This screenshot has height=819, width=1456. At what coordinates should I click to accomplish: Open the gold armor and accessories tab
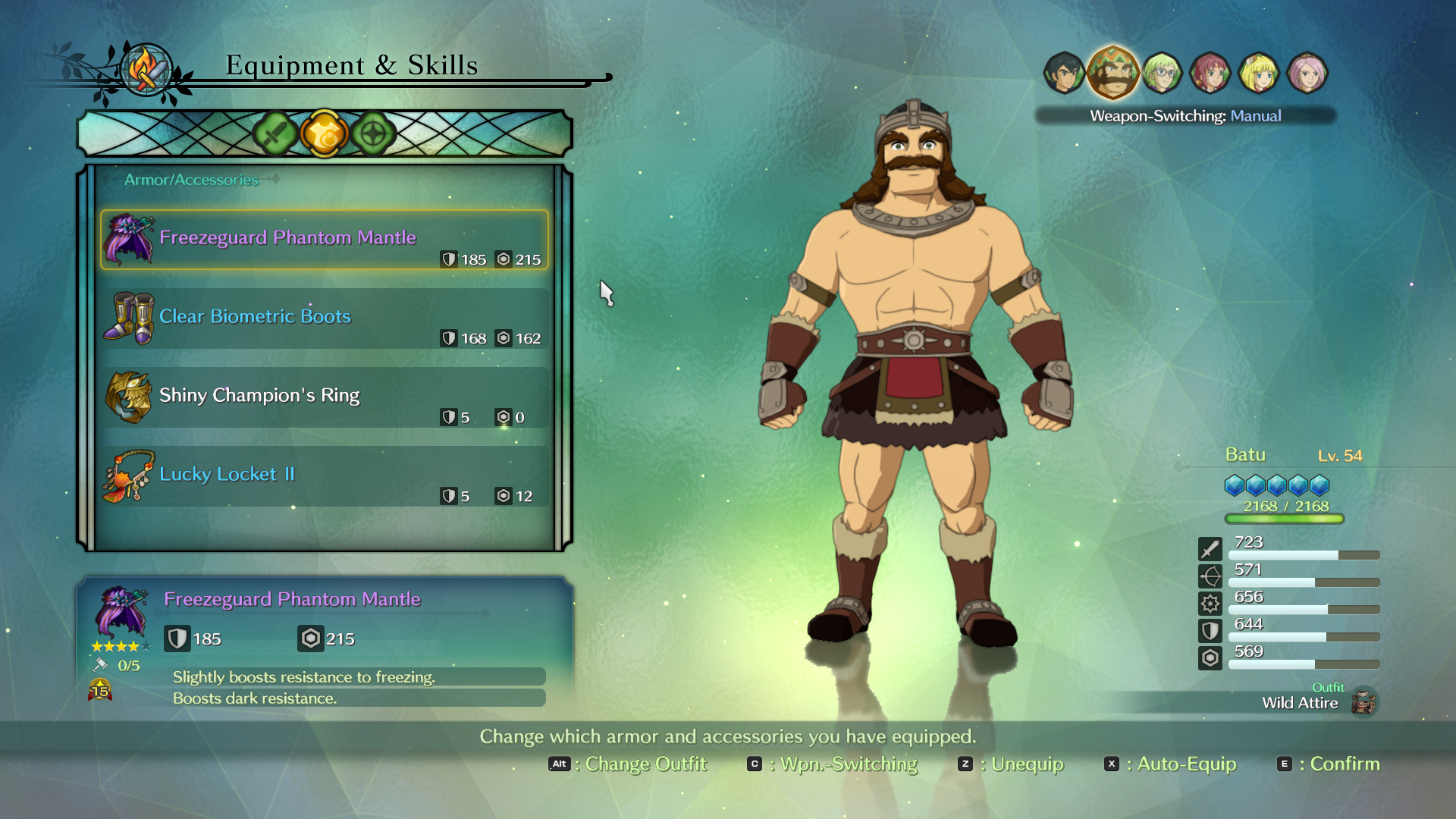[x=324, y=134]
